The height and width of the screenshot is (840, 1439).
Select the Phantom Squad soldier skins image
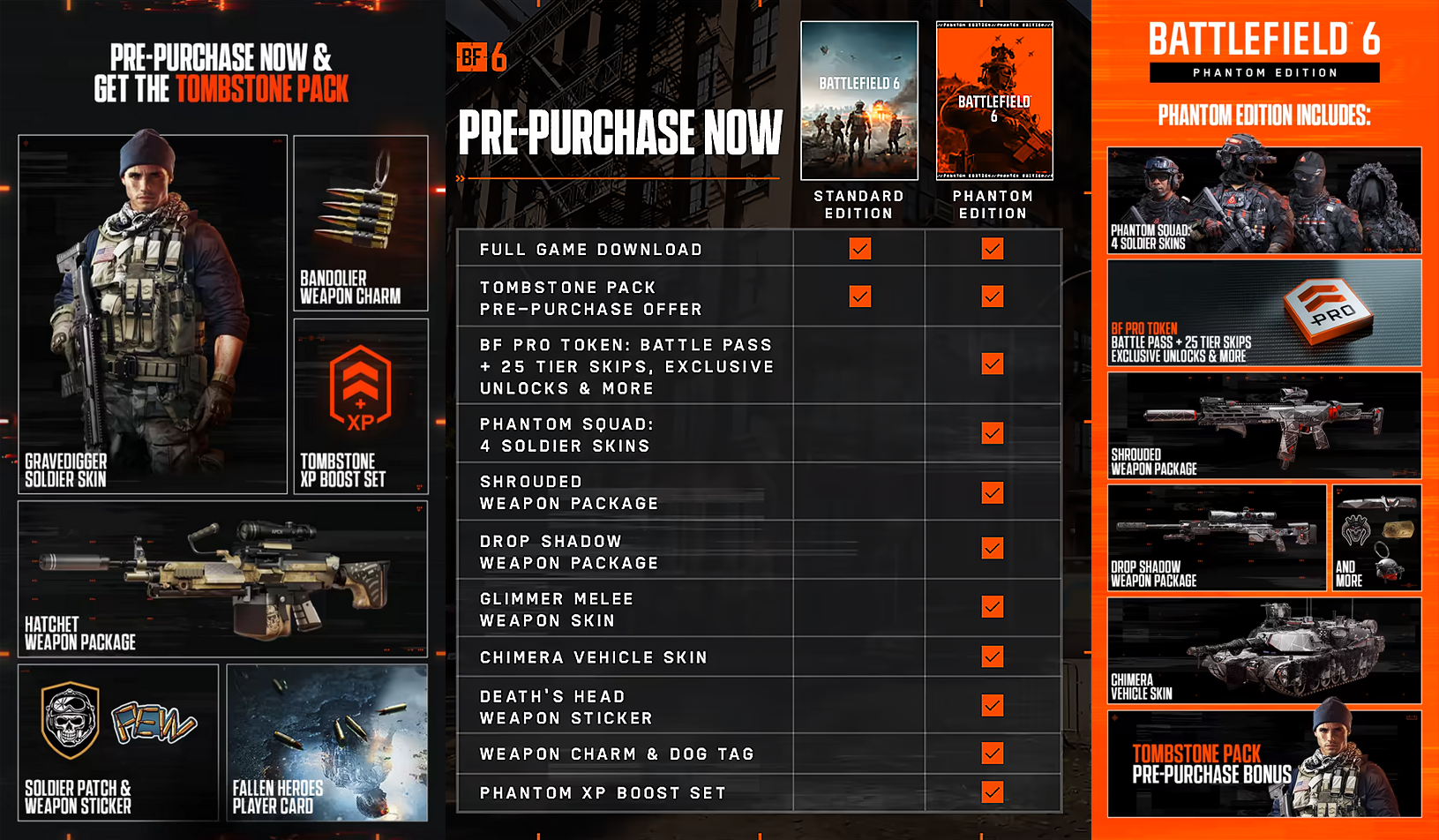point(1263,200)
